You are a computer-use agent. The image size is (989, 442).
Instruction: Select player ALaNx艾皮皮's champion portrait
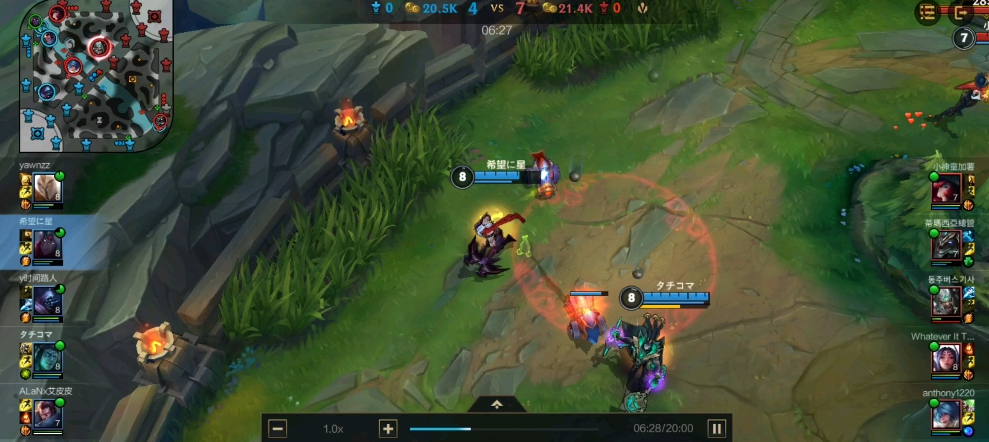tap(47, 412)
